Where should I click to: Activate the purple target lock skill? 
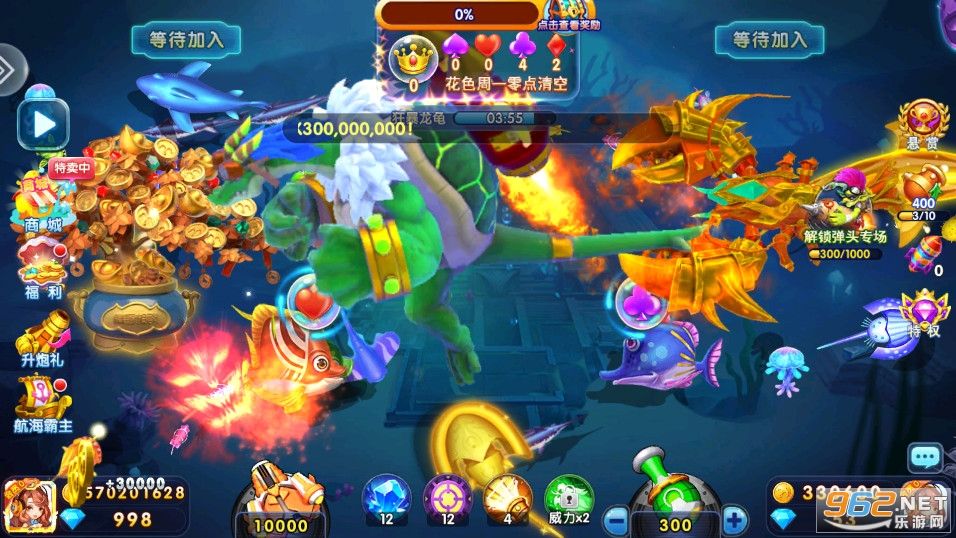pos(446,498)
